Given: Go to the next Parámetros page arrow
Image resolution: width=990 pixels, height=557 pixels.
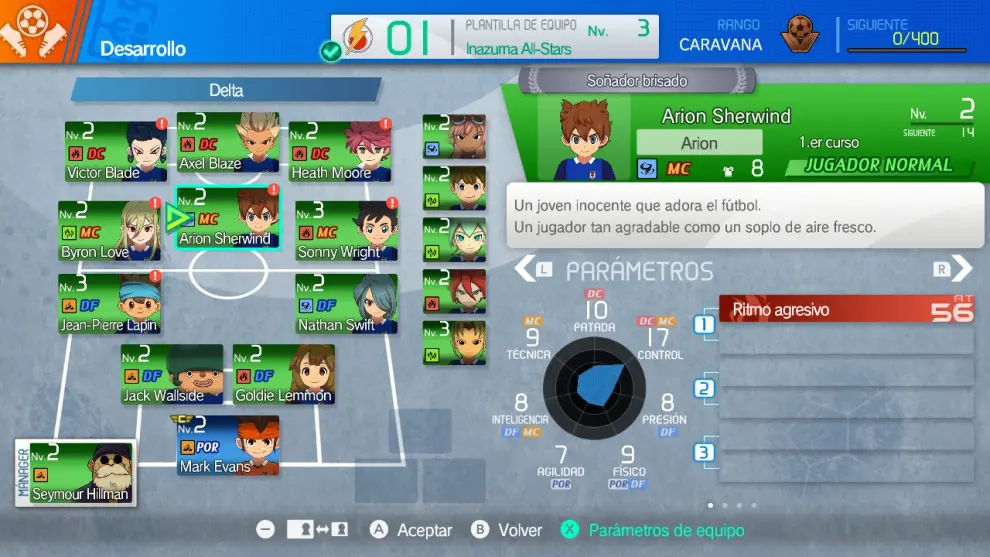Looking at the screenshot, I should (x=961, y=268).
